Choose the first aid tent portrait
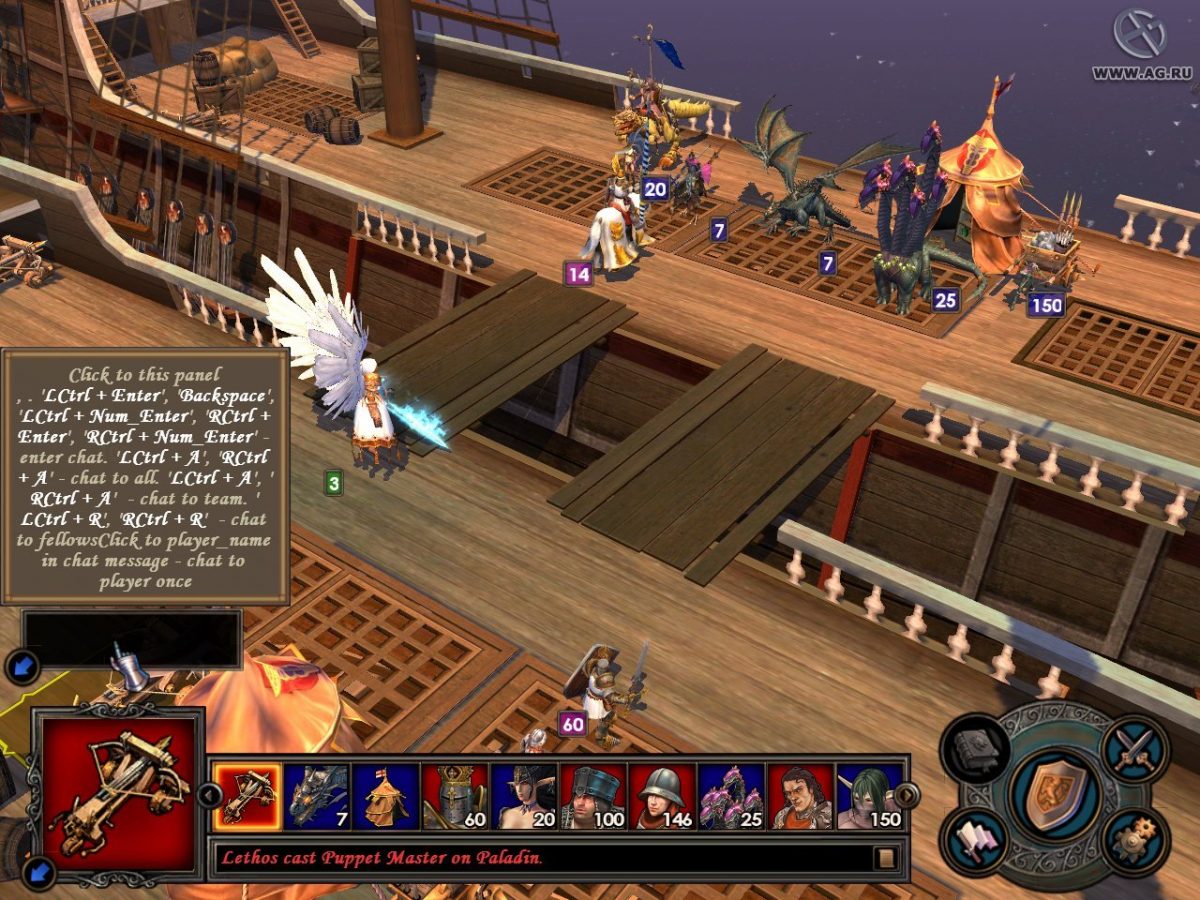1200x900 pixels. [386, 796]
